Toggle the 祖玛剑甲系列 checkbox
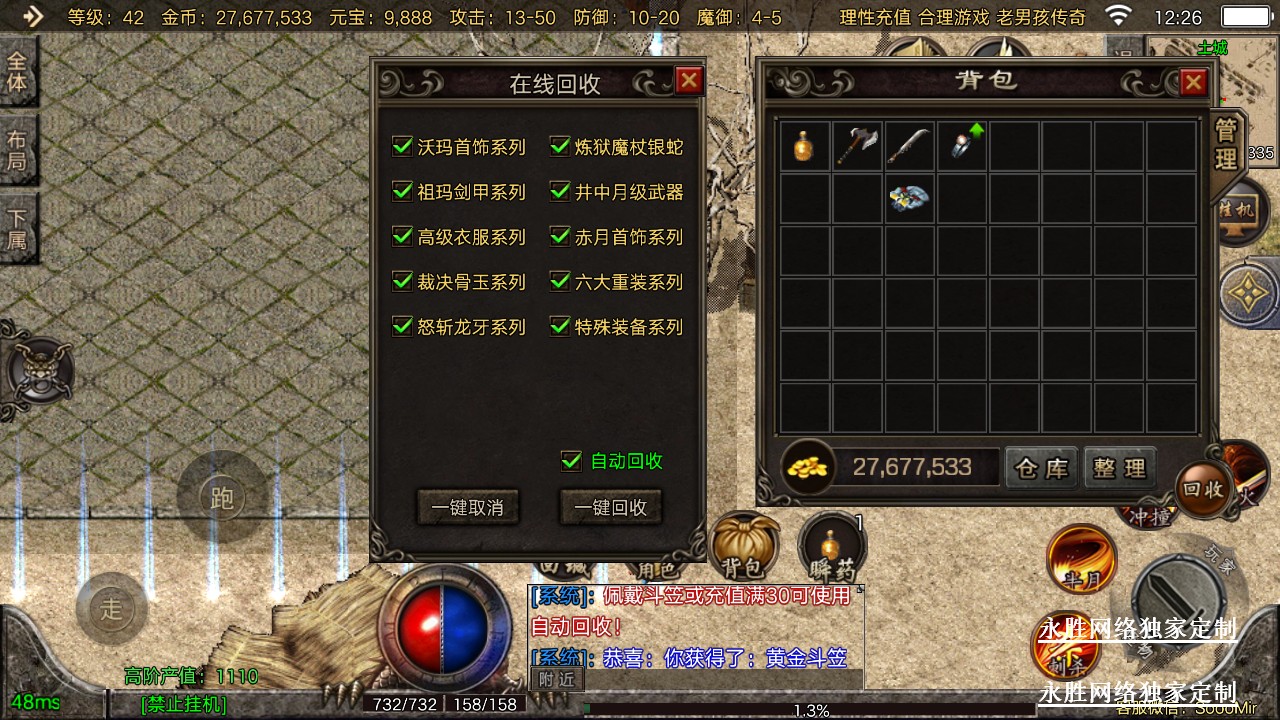 tap(403, 192)
